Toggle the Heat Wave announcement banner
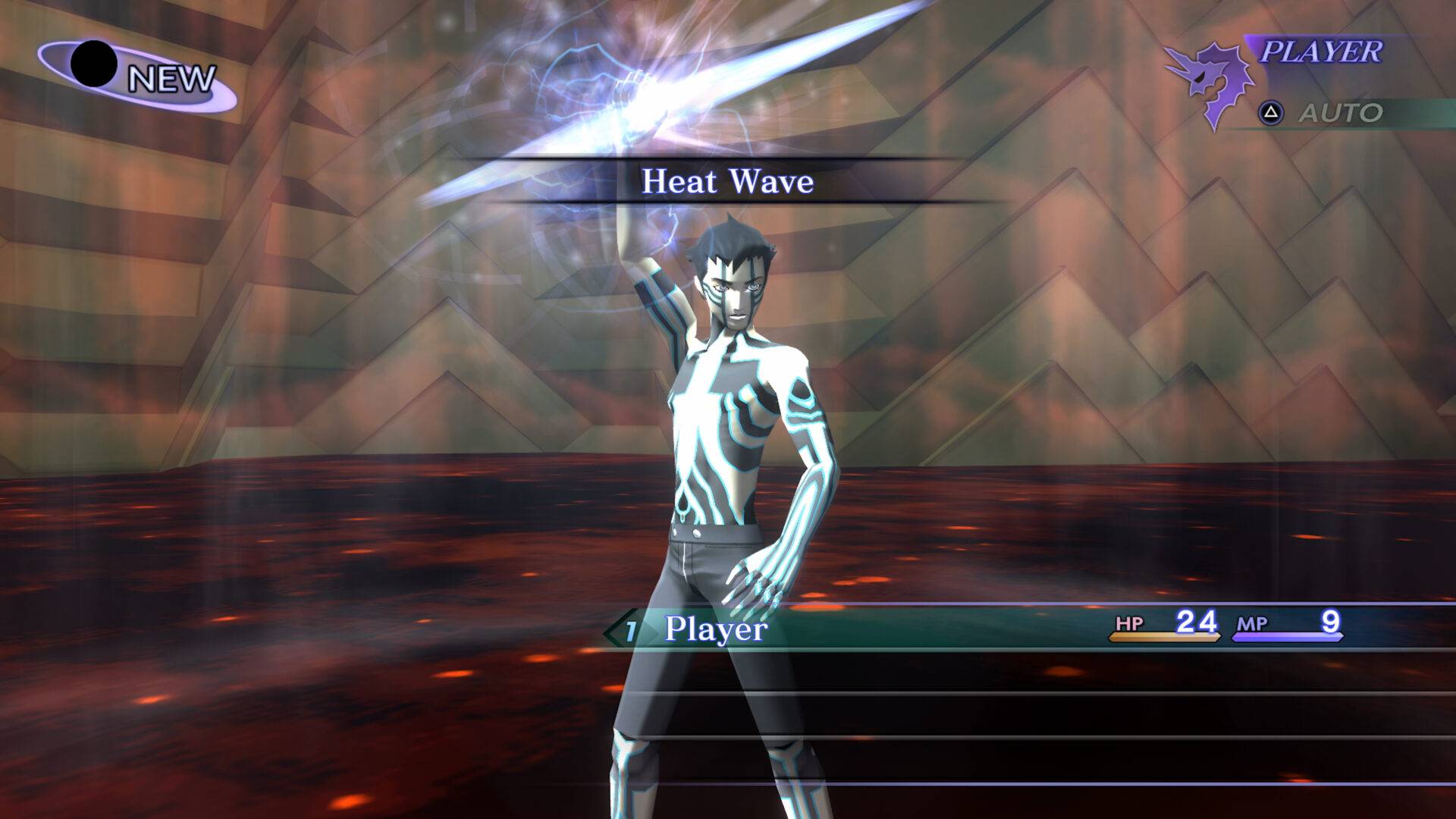Screen dimensions: 1456x819 pos(726,181)
